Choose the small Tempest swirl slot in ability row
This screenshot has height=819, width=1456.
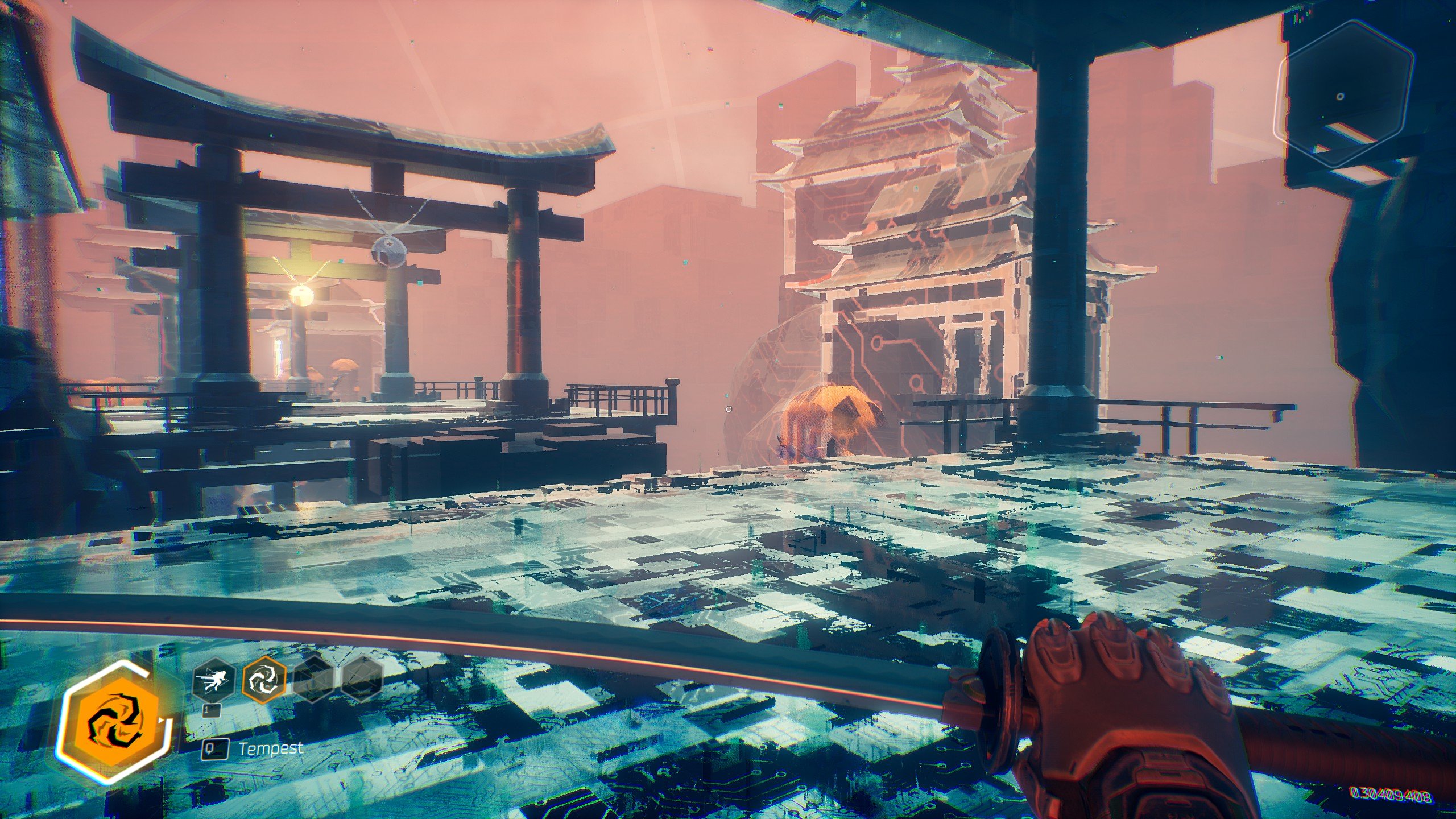click(x=264, y=681)
